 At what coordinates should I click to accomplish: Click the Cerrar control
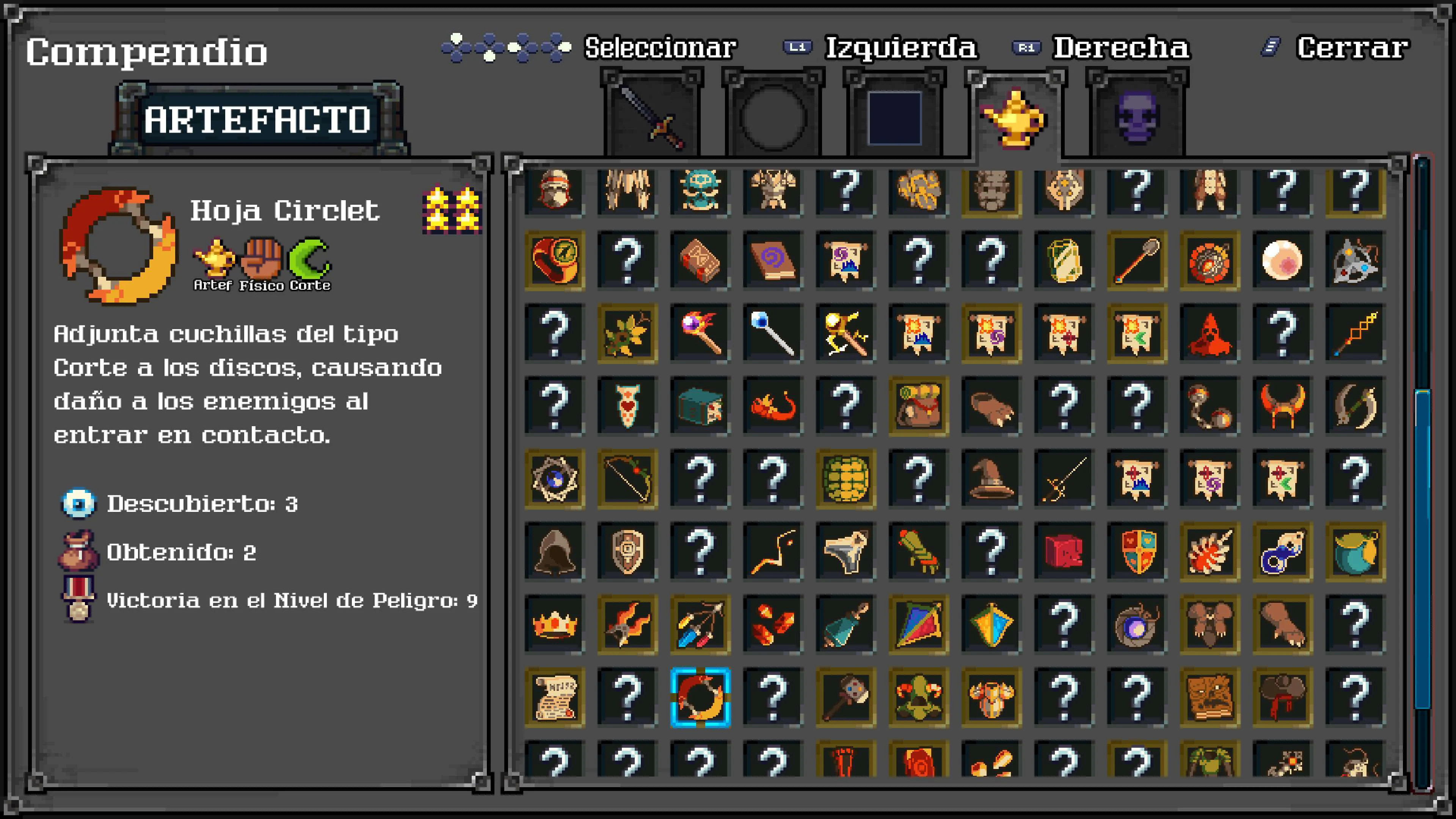tap(1351, 48)
